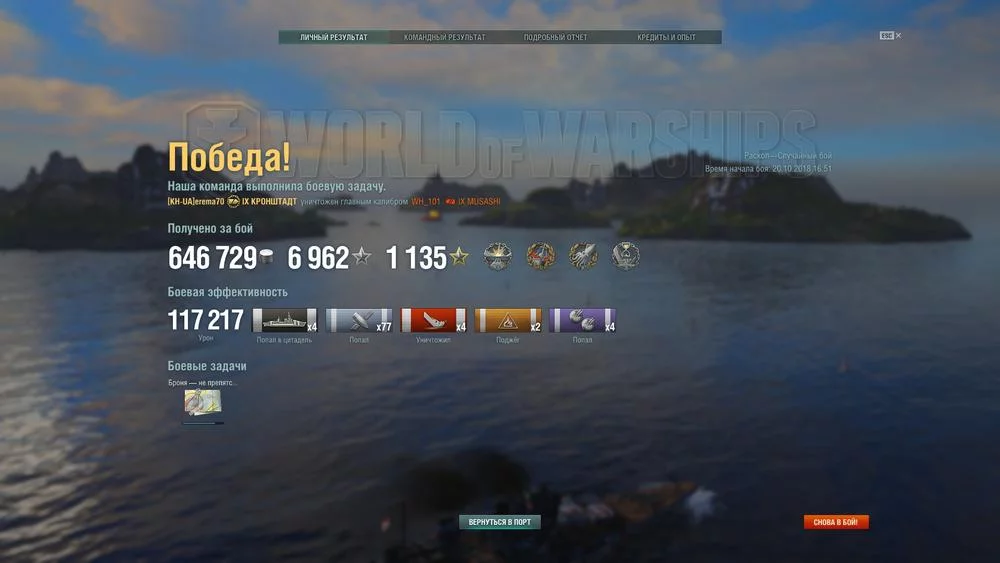Start another battle with Снова в бой
The width and height of the screenshot is (1000, 563).
click(x=836, y=522)
